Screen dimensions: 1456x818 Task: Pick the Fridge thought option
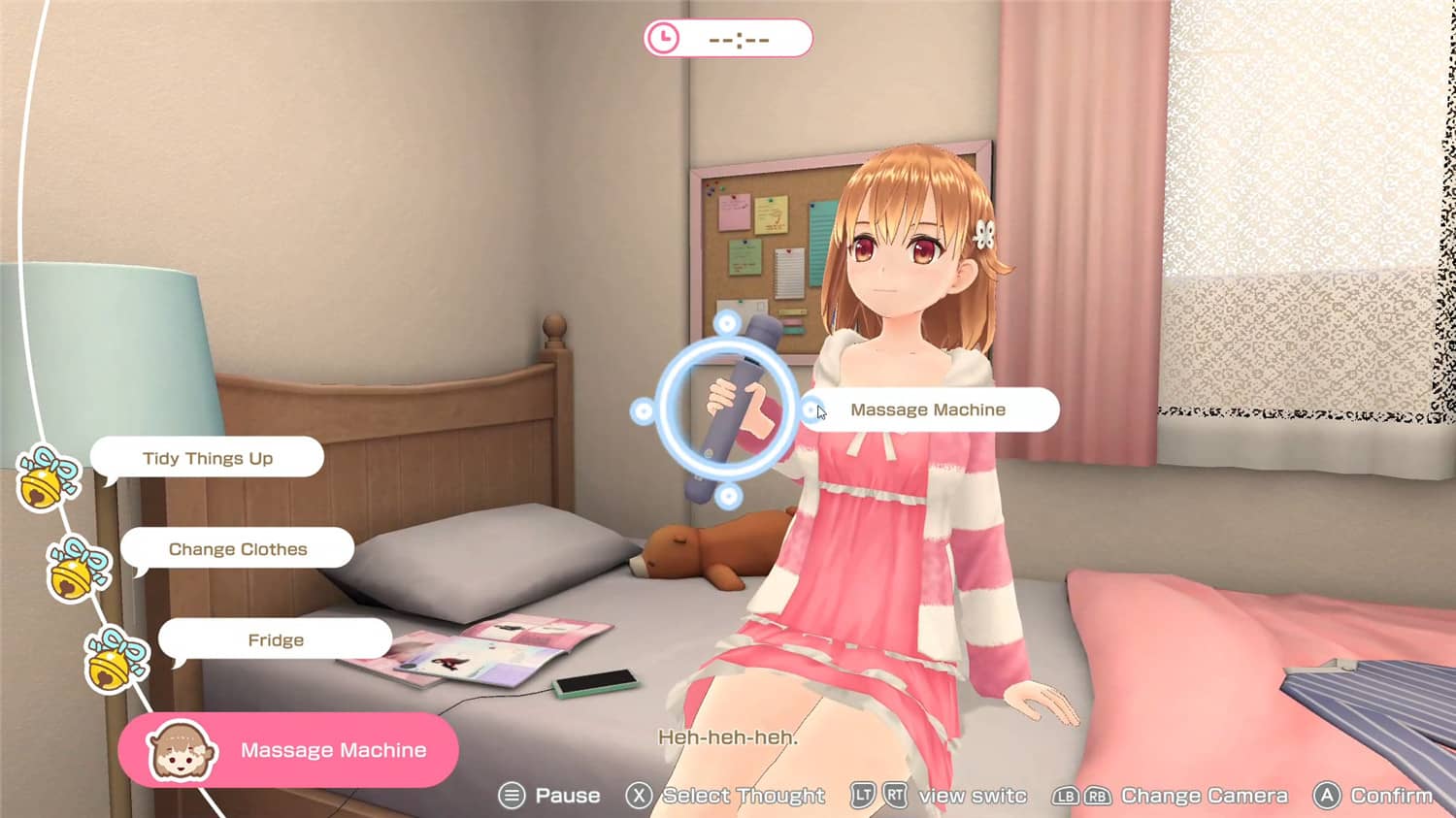276,640
